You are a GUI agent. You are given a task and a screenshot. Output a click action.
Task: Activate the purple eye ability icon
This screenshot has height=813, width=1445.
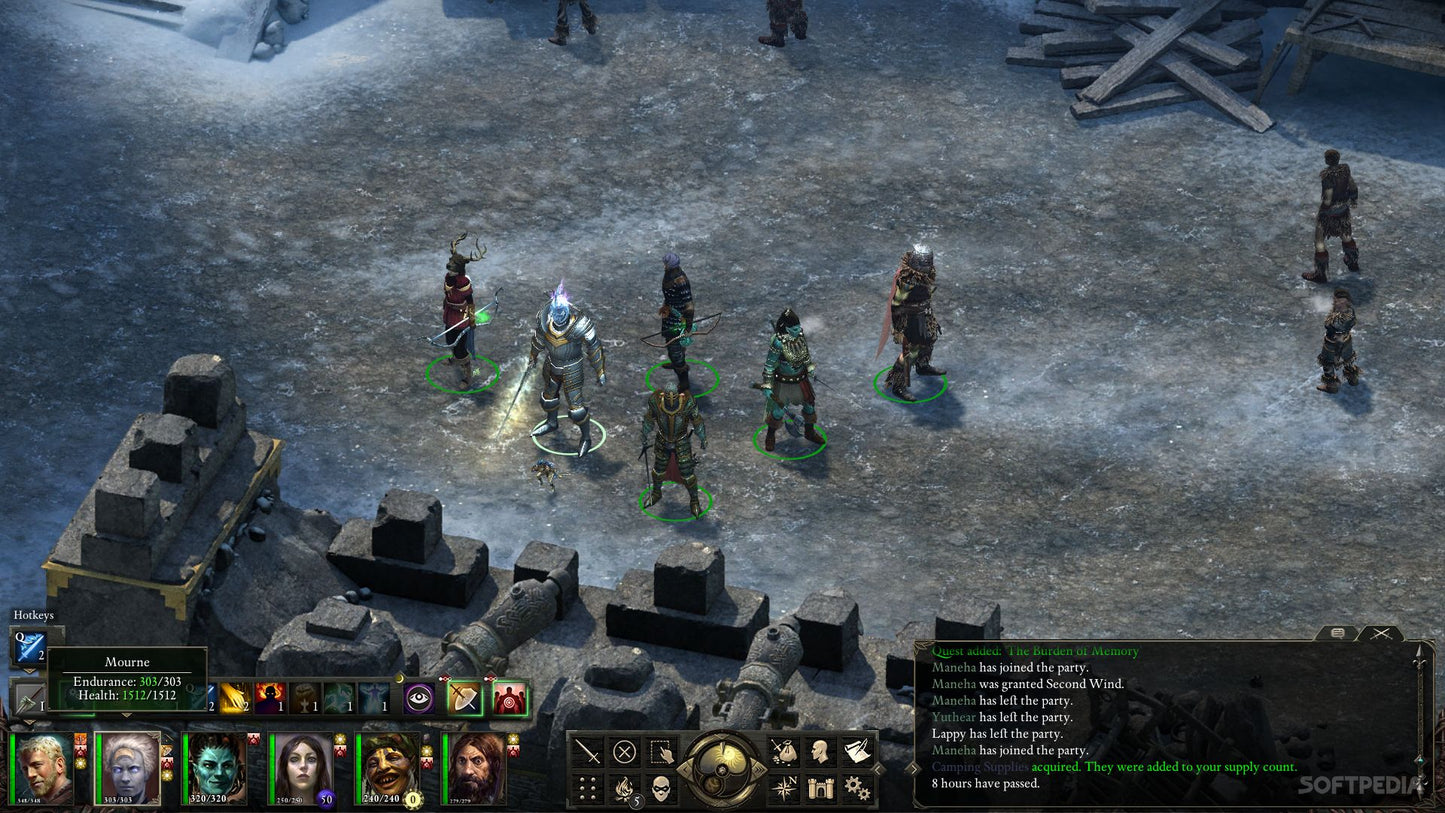click(x=419, y=697)
